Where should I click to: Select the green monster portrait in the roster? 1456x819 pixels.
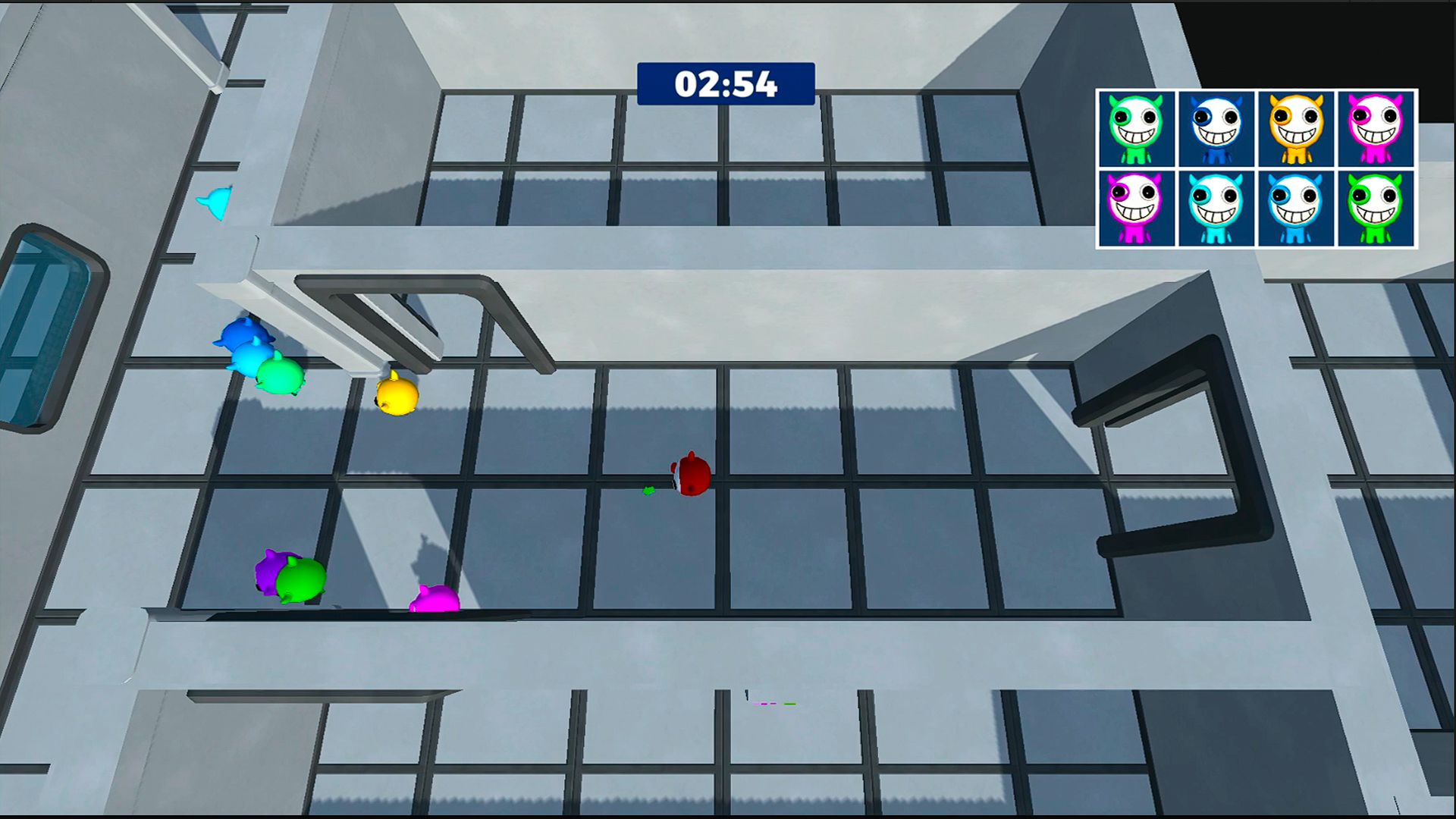1135,128
